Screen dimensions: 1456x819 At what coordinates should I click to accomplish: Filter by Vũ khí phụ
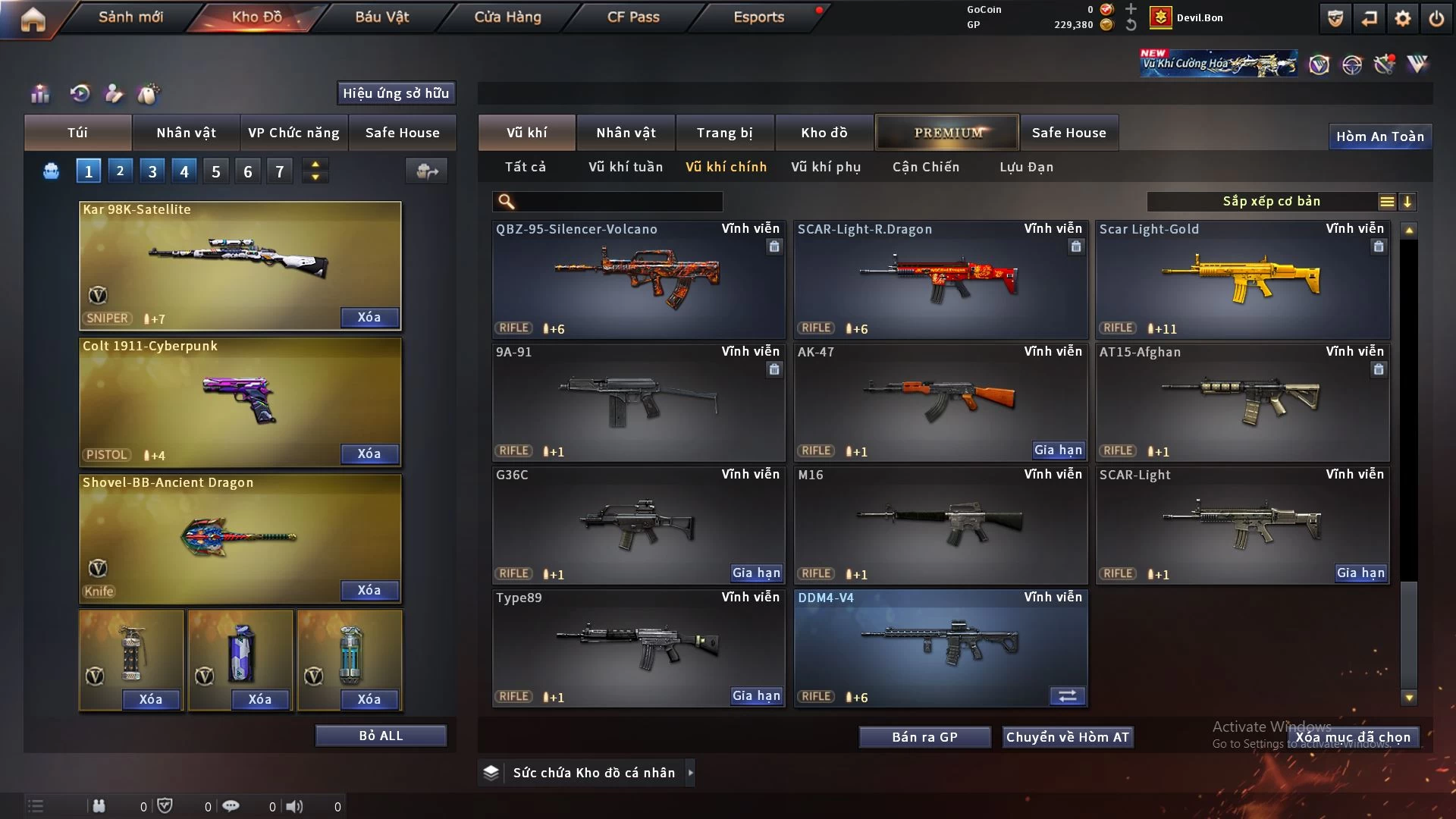tap(826, 167)
